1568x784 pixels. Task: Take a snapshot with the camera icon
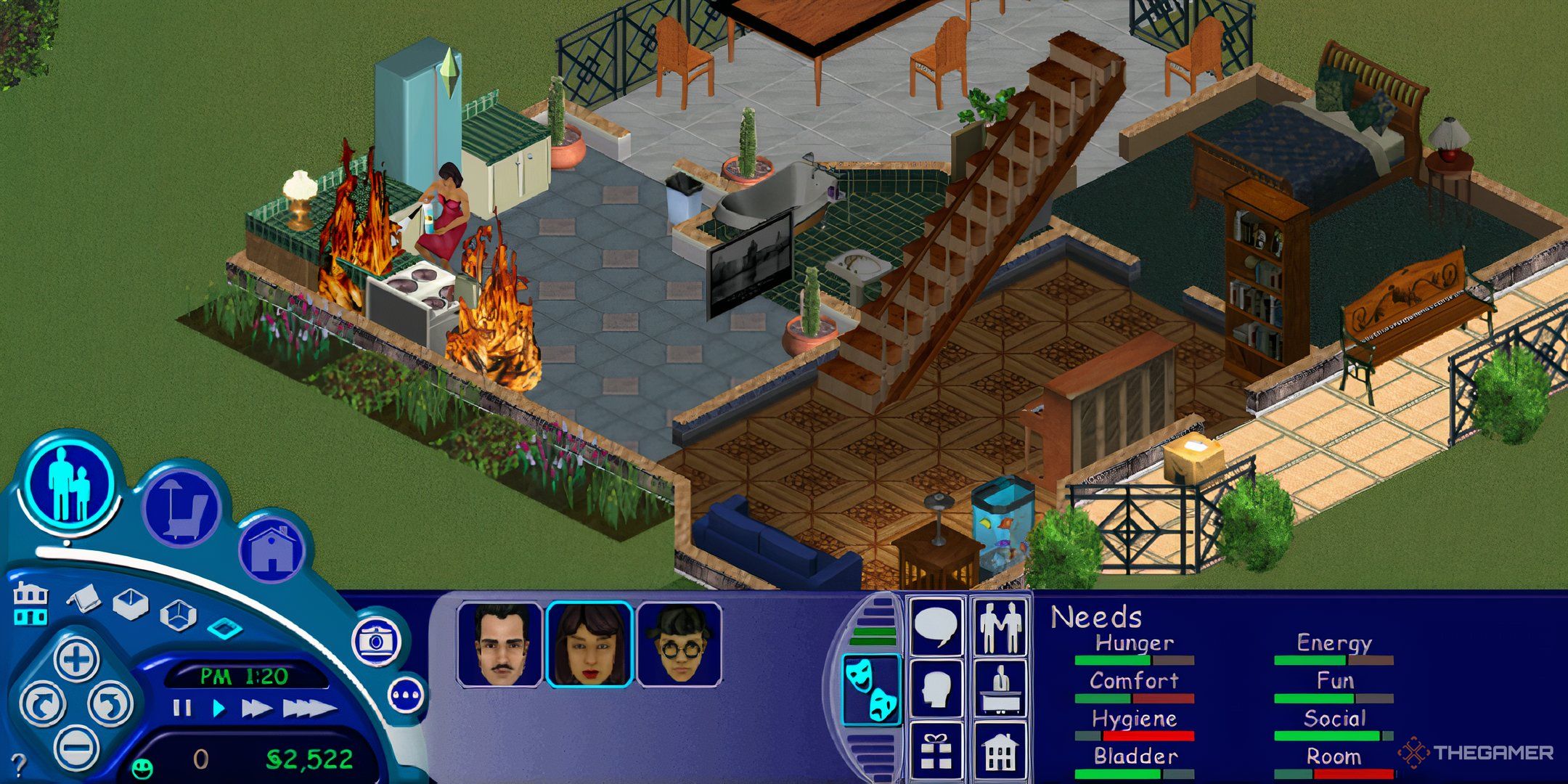pyautogui.click(x=375, y=642)
